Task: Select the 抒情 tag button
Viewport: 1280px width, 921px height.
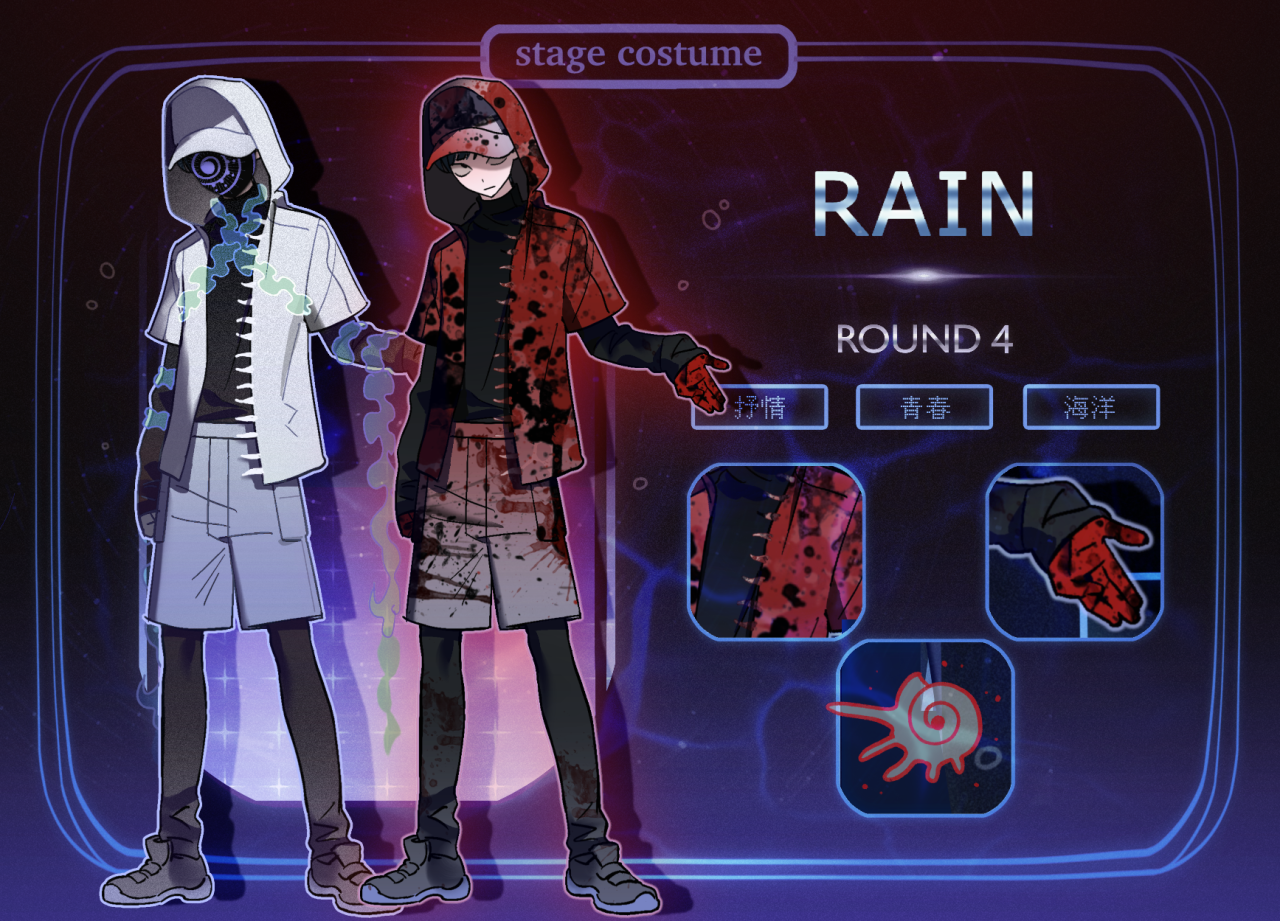Action: click(760, 407)
